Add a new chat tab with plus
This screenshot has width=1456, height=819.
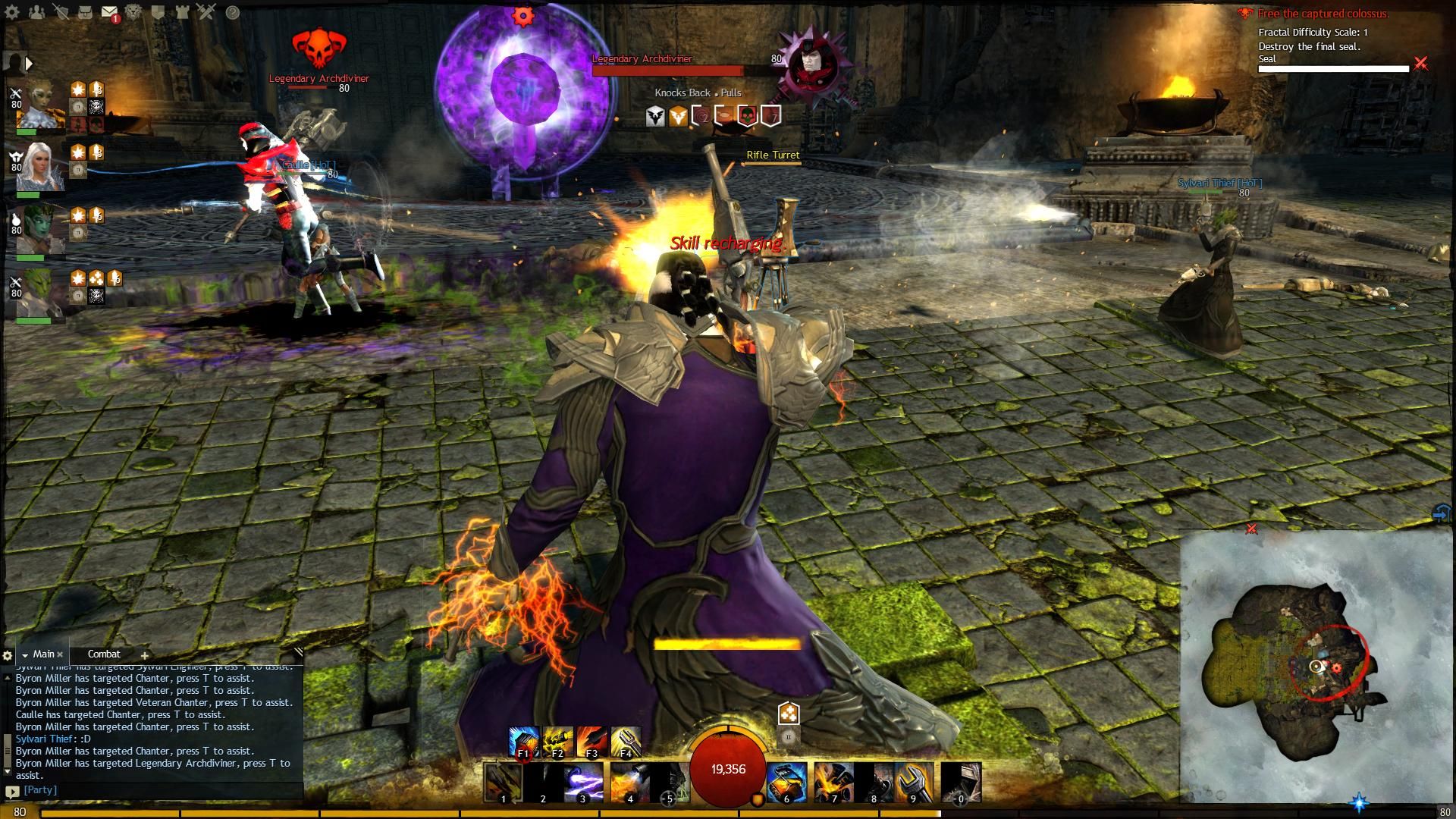point(144,655)
